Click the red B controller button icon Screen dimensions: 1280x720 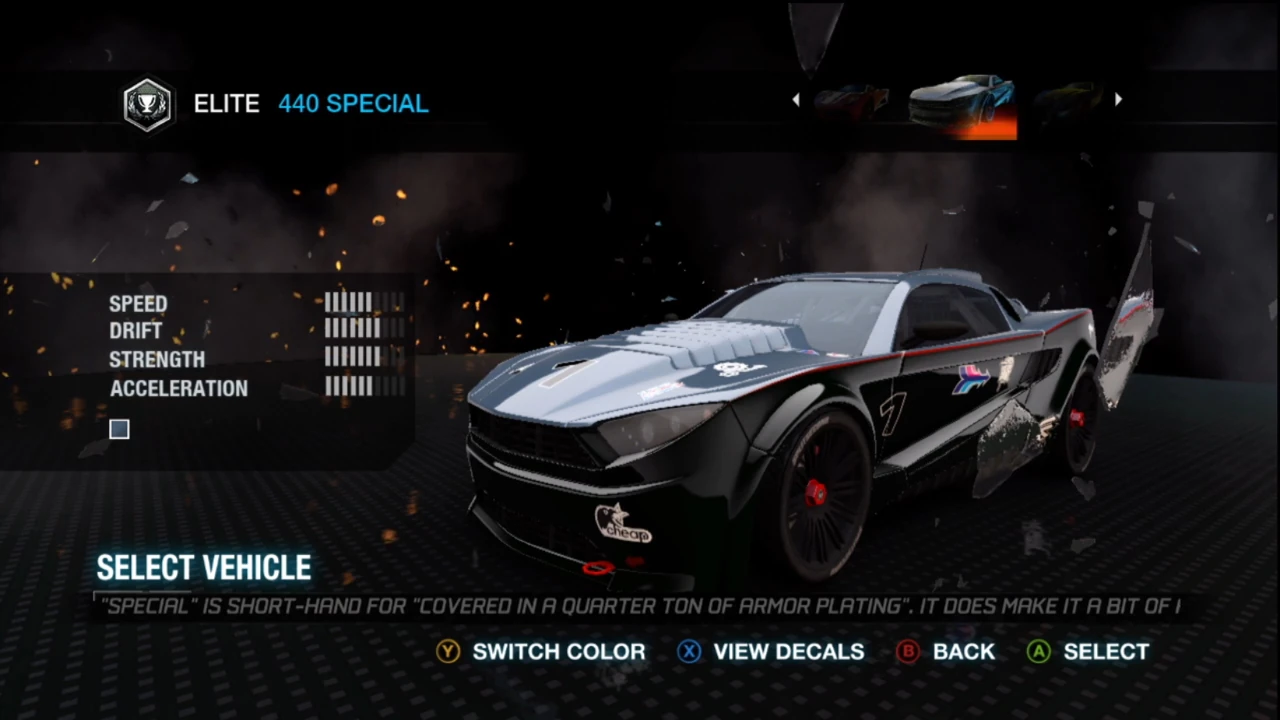pyautogui.click(x=907, y=651)
